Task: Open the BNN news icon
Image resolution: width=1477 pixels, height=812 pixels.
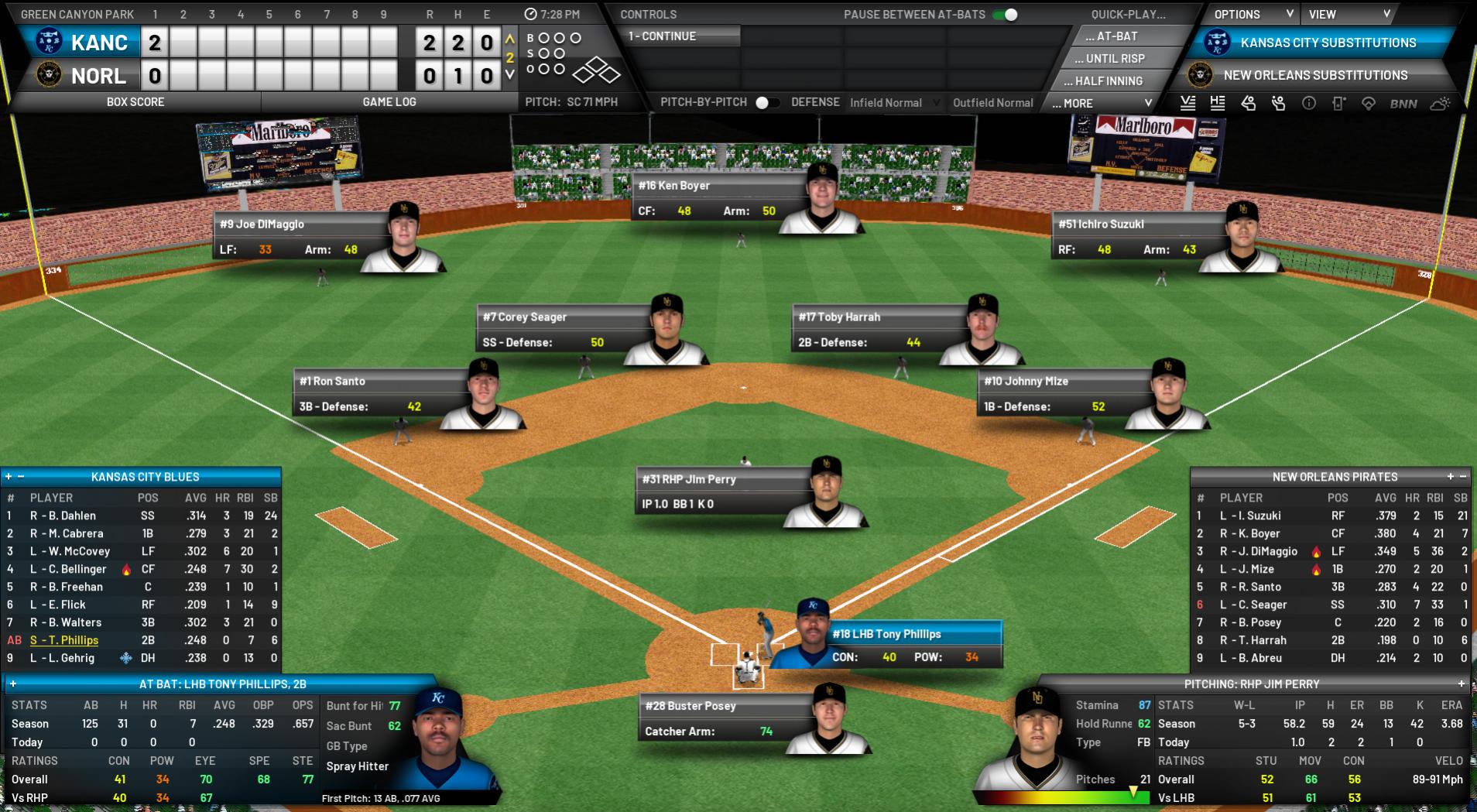Action: (x=1403, y=104)
